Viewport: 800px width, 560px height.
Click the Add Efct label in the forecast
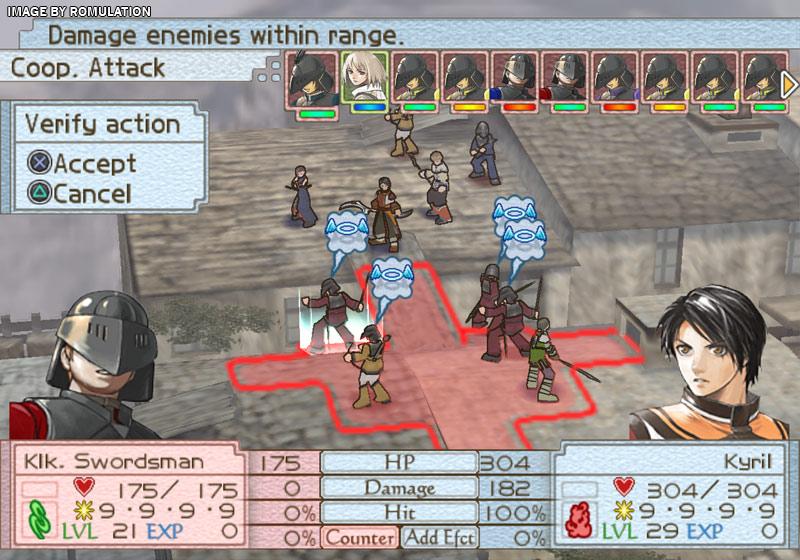[437, 537]
